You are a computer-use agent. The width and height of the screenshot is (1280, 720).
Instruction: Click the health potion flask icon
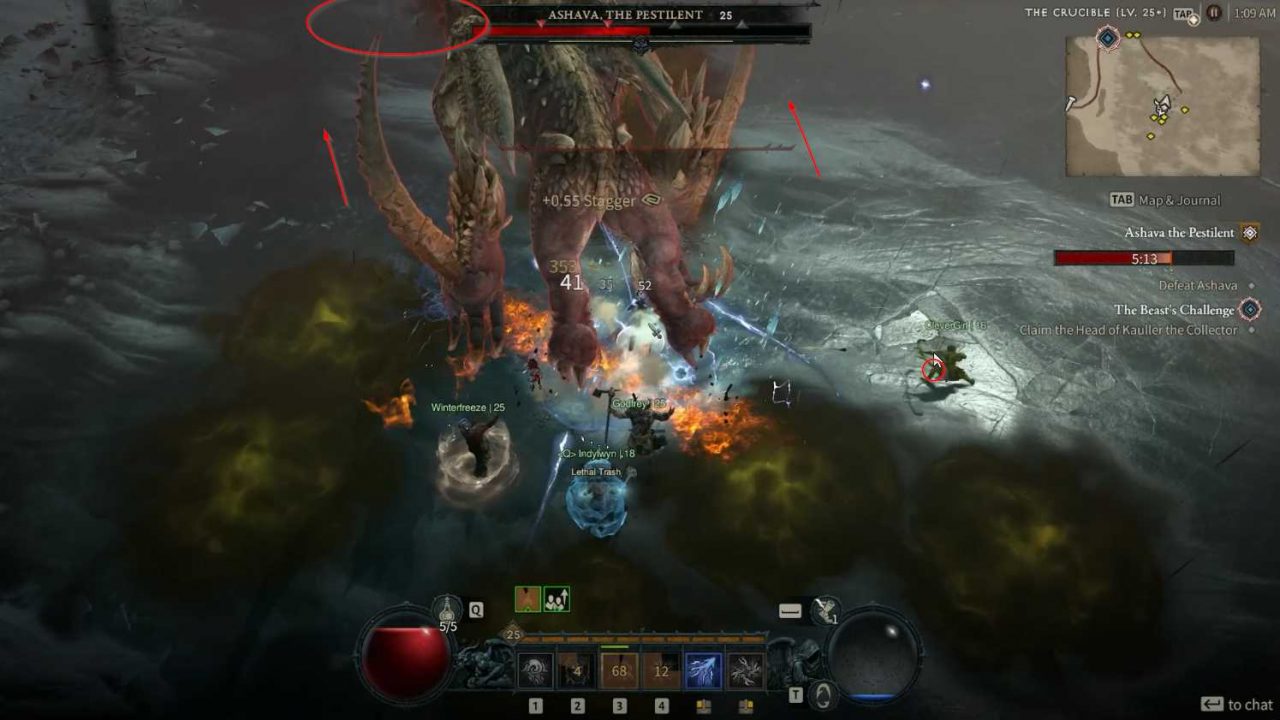tap(446, 609)
